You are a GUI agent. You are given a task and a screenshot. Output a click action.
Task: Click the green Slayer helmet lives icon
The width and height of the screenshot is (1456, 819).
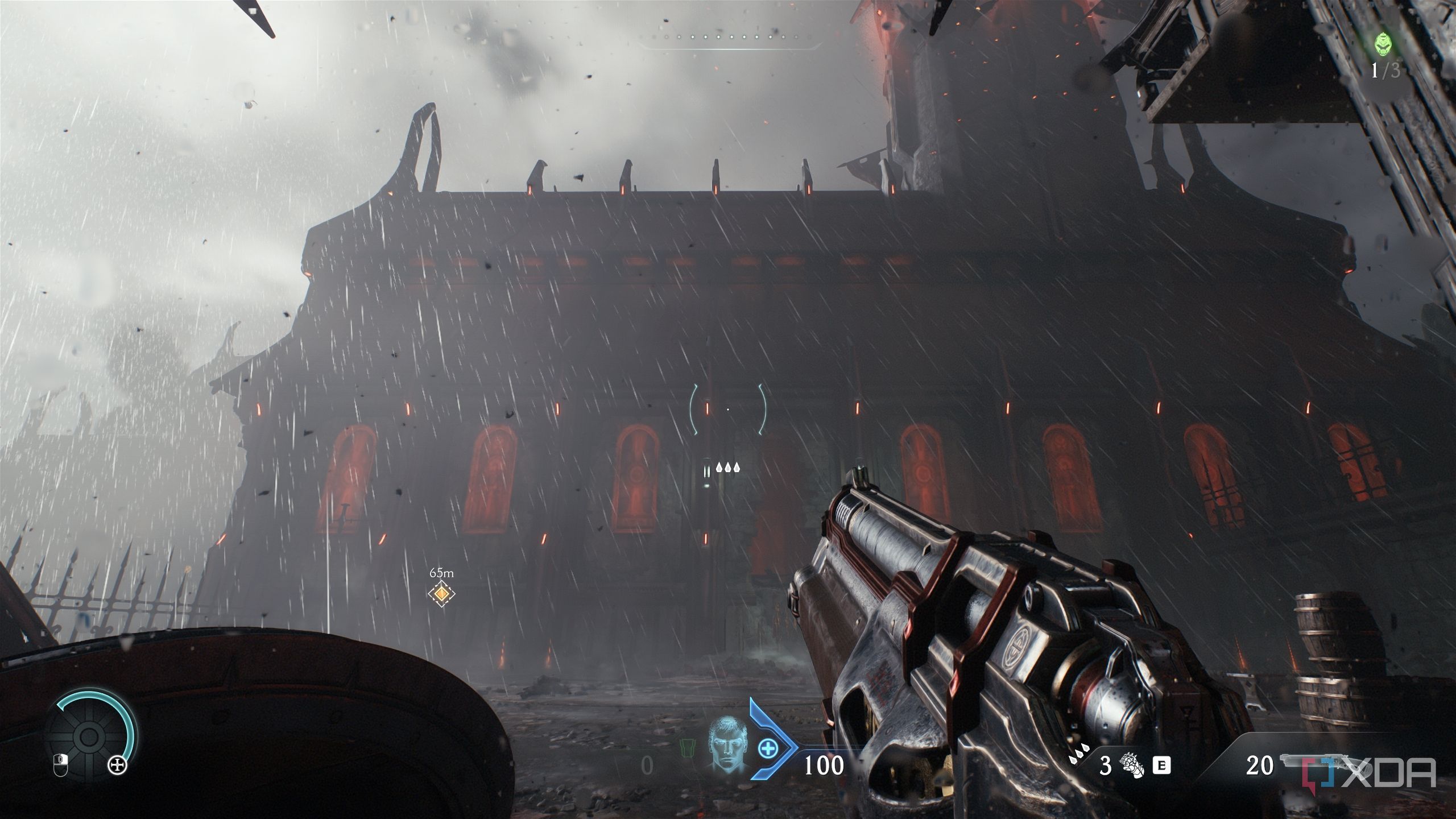point(1382,44)
